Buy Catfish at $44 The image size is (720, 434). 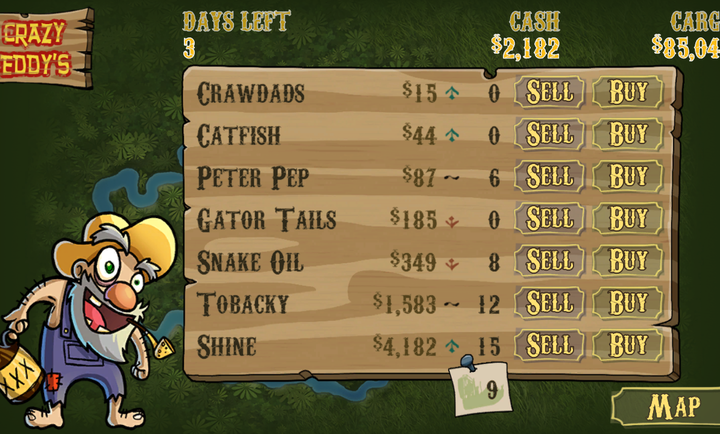click(628, 135)
